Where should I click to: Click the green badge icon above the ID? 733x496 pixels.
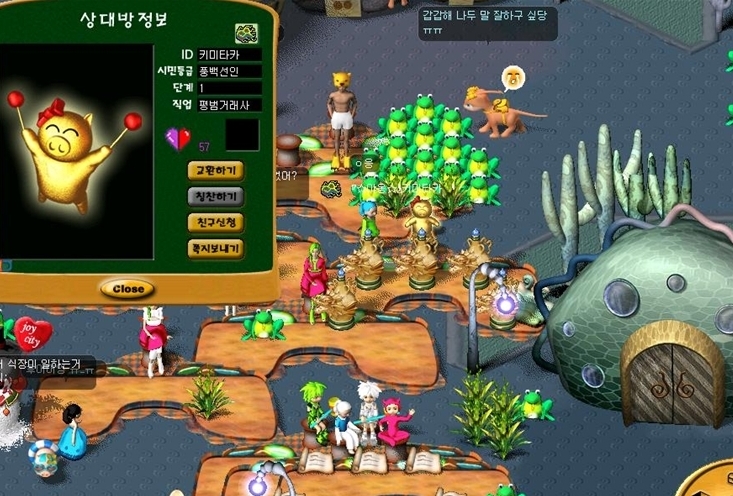[247, 33]
